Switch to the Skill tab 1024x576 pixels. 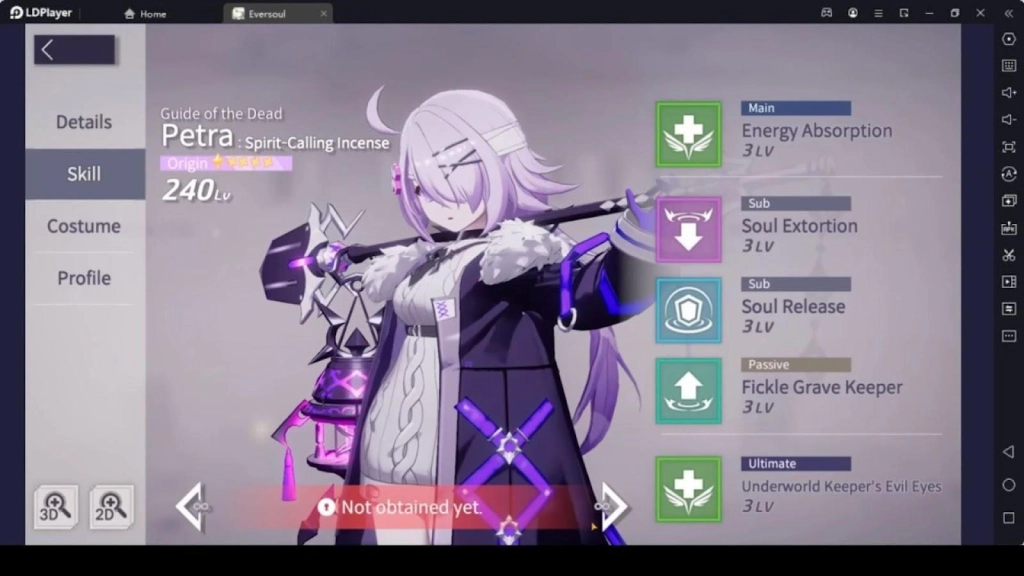[84, 174]
